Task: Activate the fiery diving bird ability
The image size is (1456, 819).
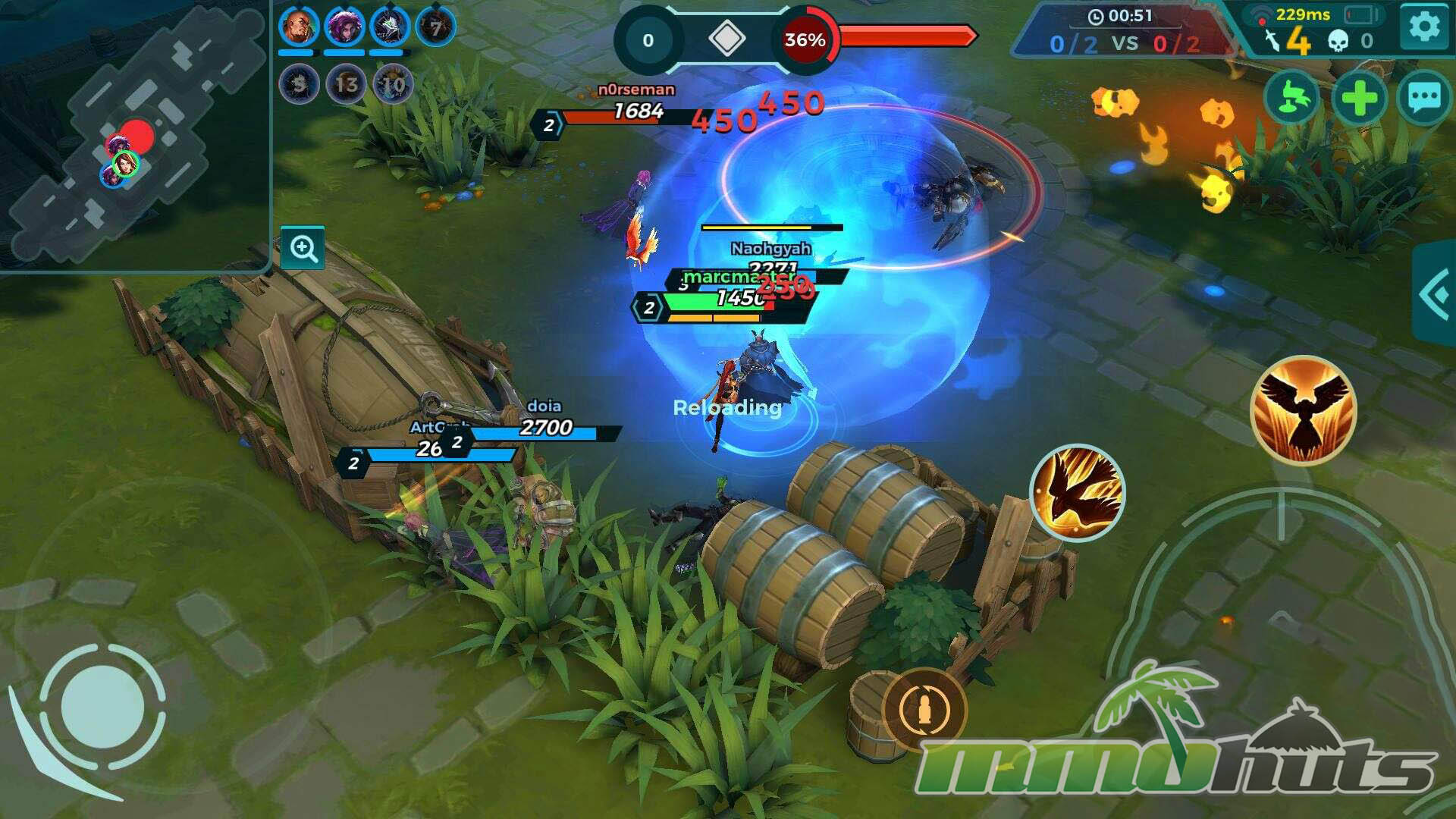Action: [x=1077, y=493]
